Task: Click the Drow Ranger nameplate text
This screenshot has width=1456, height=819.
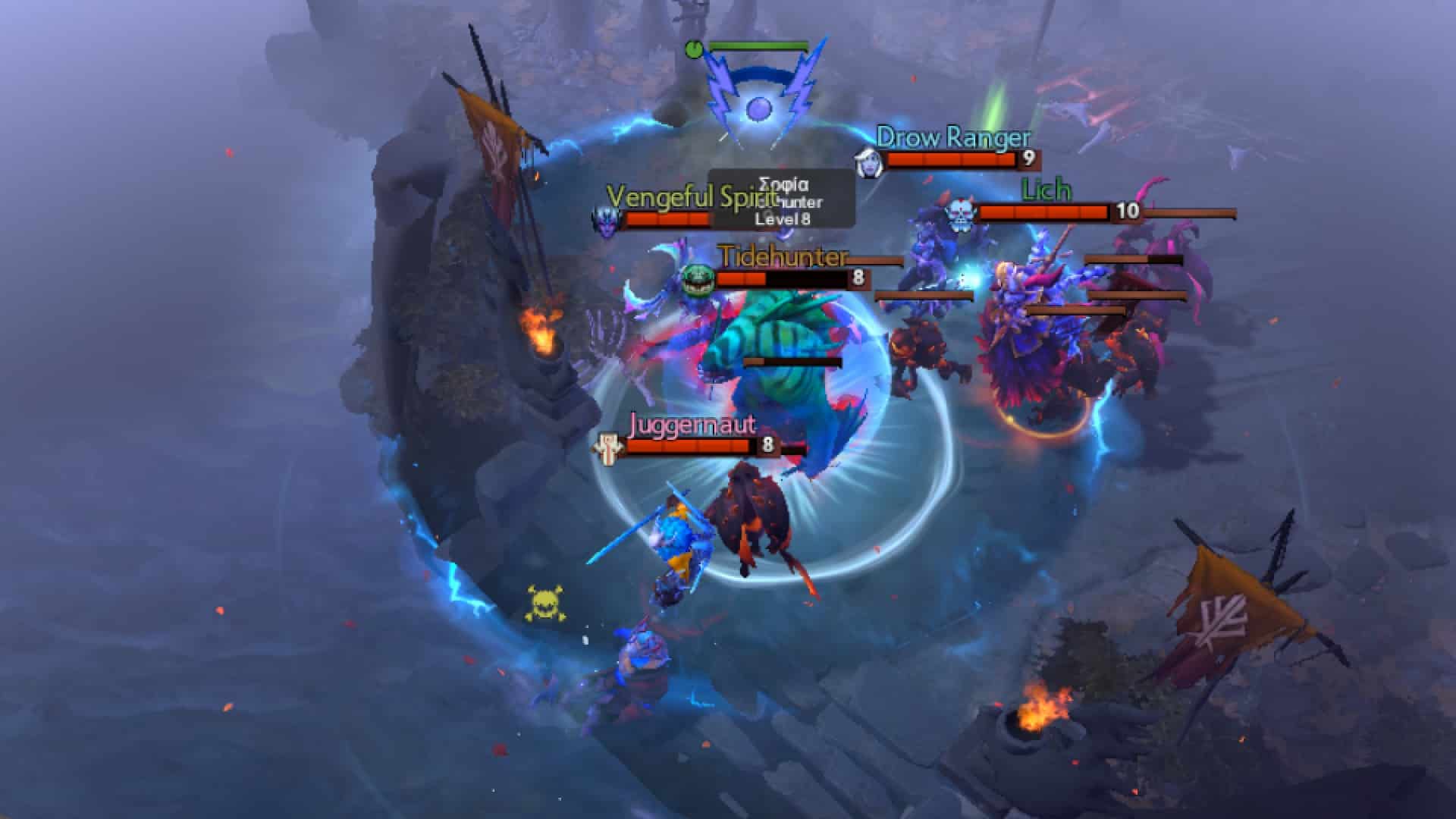Action: pos(952,139)
